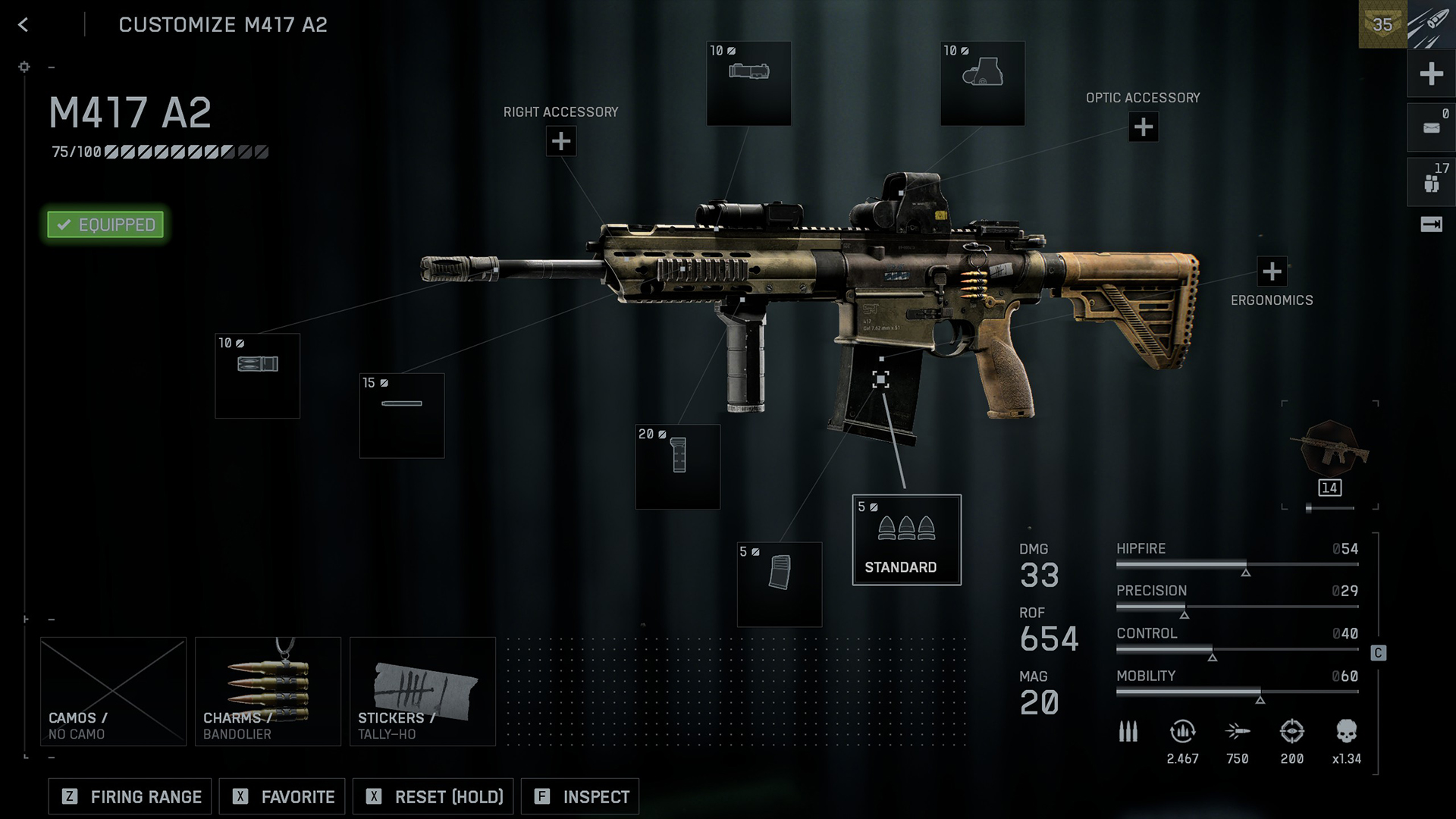
Task: Add a Right Accessory attachment
Action: [x=561, y=141]
